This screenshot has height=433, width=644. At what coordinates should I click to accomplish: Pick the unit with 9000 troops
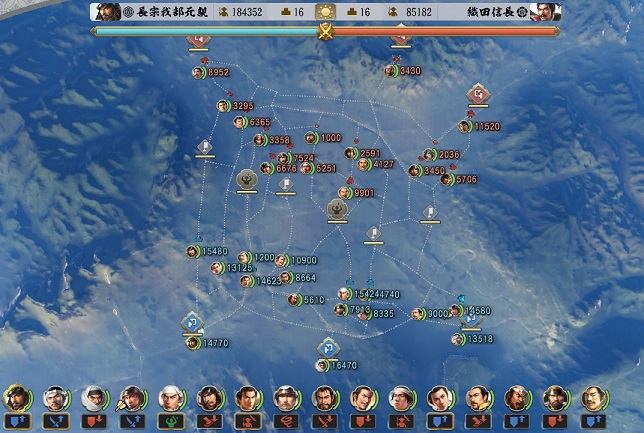pos(418,314)
